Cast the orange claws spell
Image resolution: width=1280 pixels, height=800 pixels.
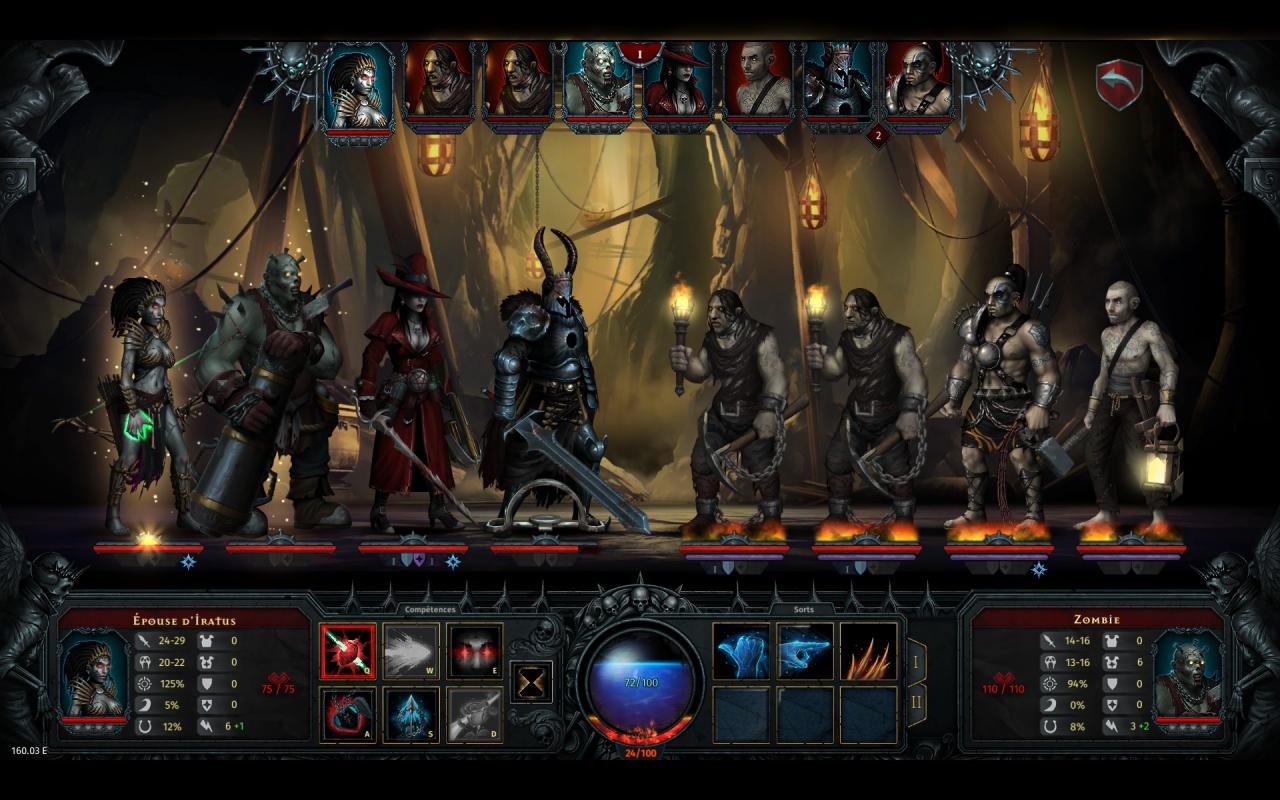click(868, 652)
